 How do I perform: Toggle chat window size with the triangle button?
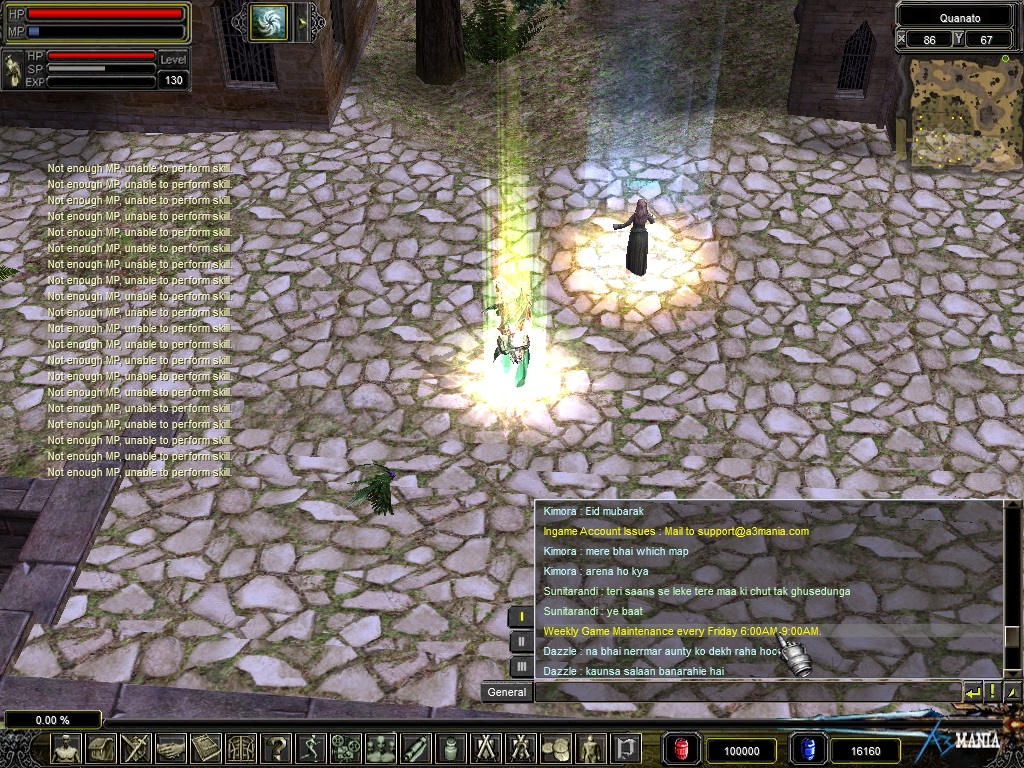(x=1012, y=692)
